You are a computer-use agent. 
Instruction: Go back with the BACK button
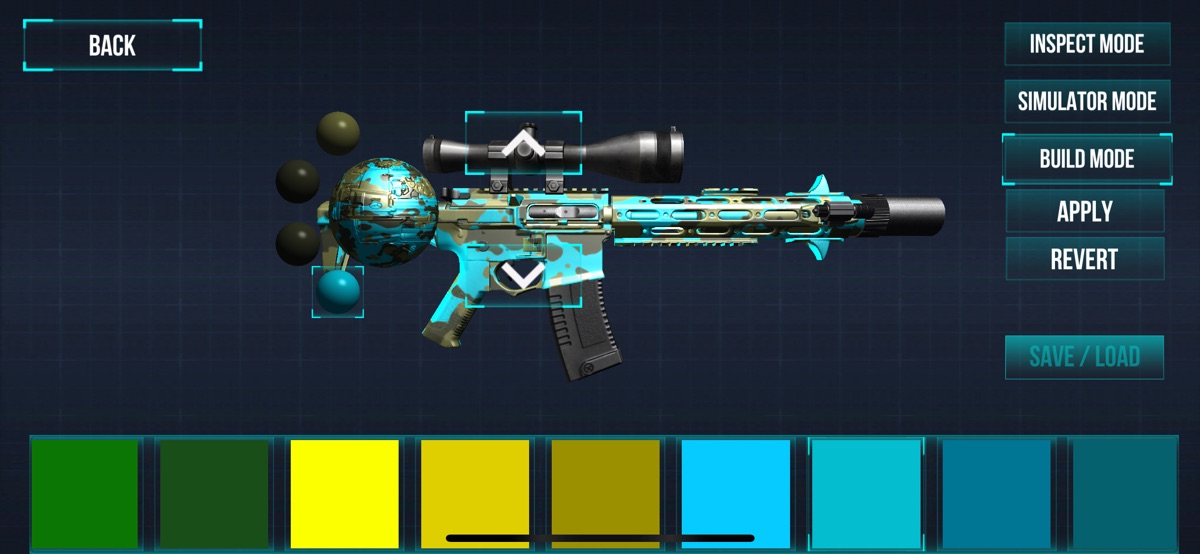pyautogui.click(x=112, y=46)
